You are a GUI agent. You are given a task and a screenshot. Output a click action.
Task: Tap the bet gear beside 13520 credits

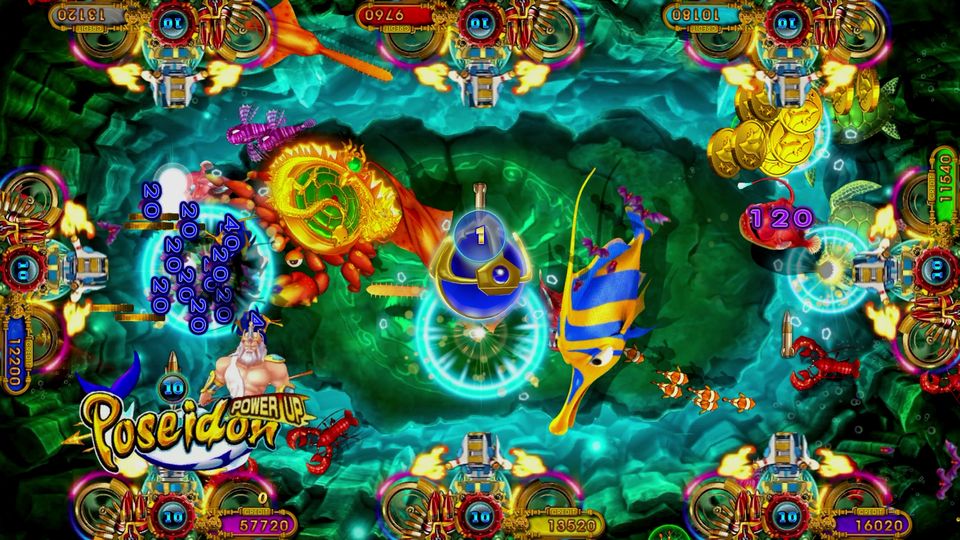click(481, 519)
